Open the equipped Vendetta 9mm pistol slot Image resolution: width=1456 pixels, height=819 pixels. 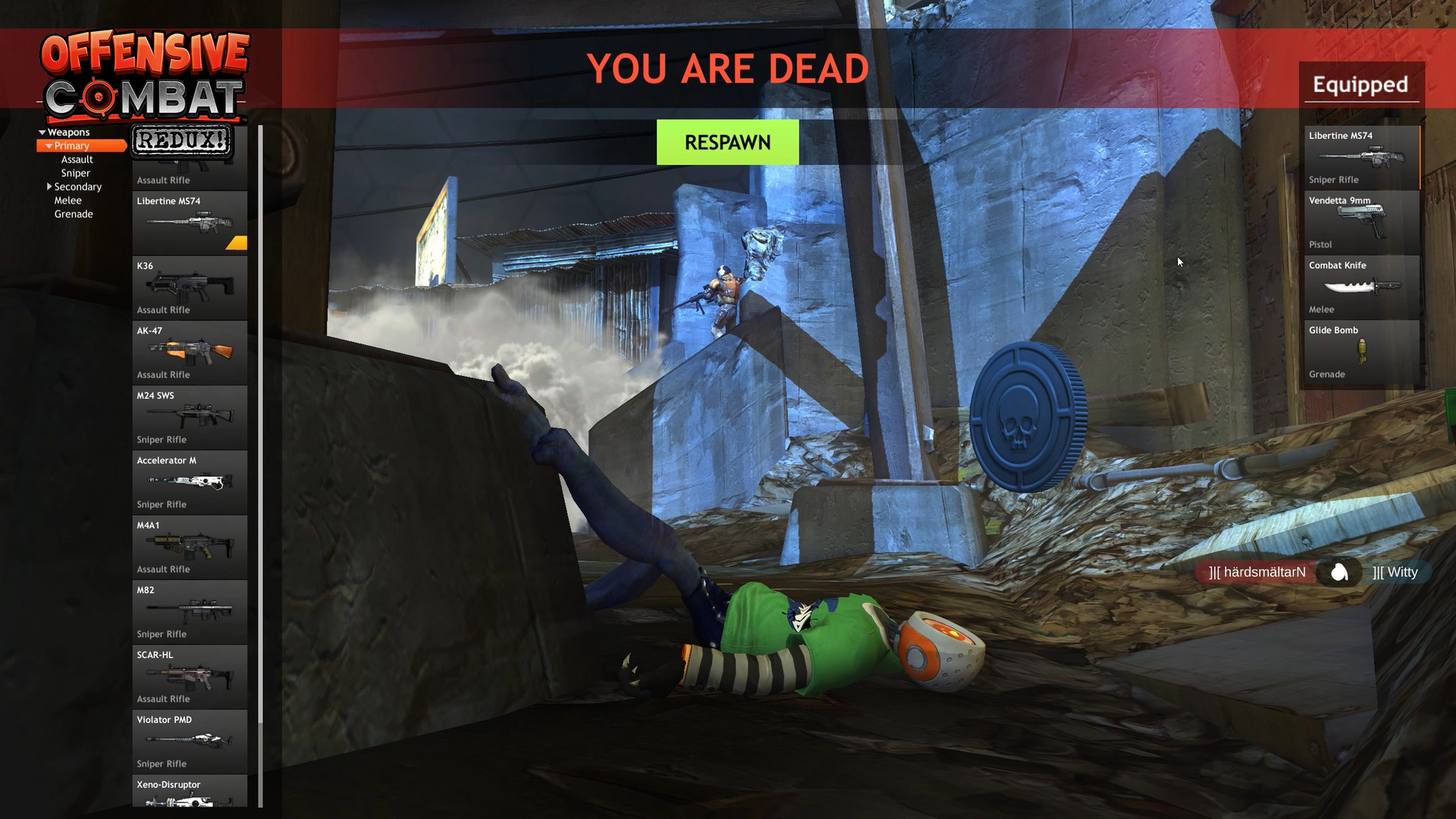coord(1361,222)
